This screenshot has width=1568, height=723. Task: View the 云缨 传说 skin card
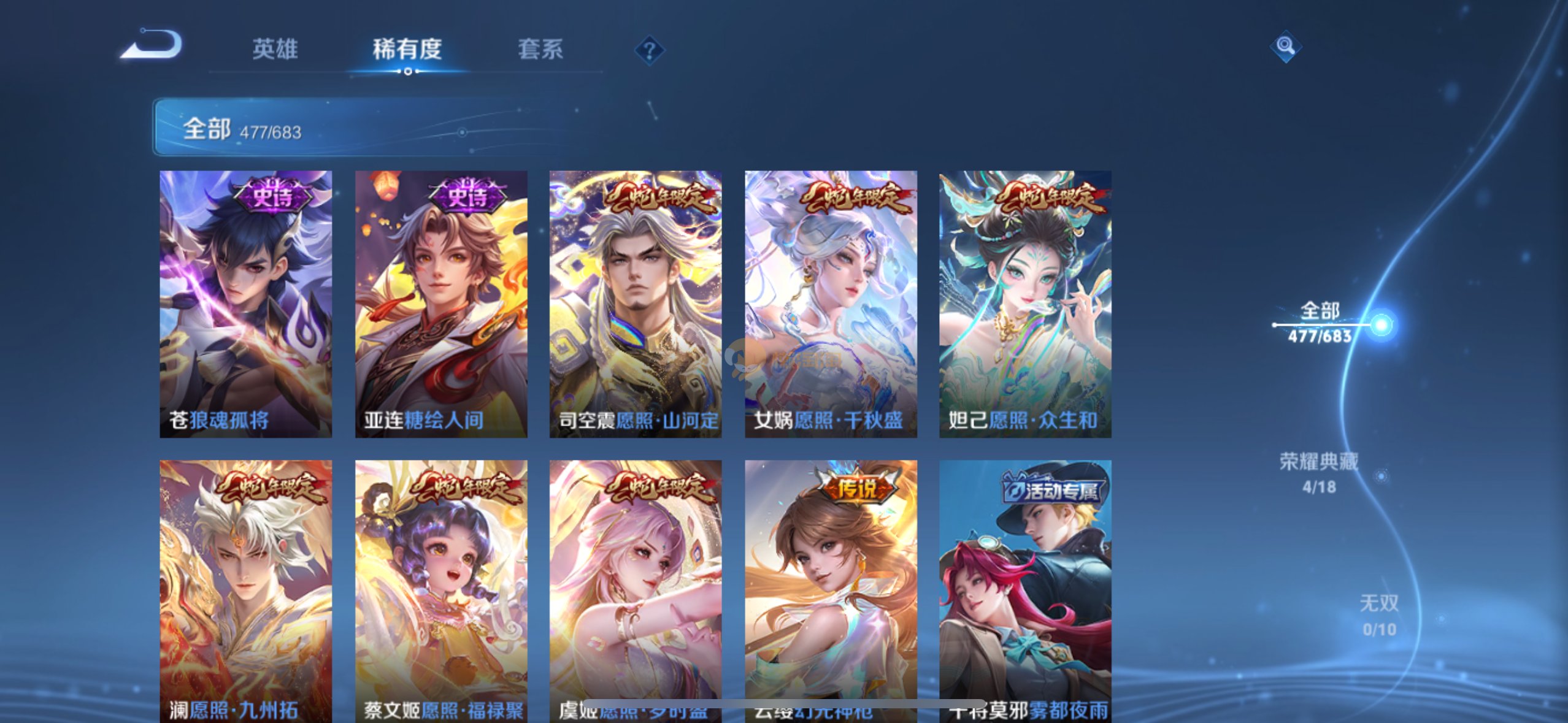click(831, 589)
